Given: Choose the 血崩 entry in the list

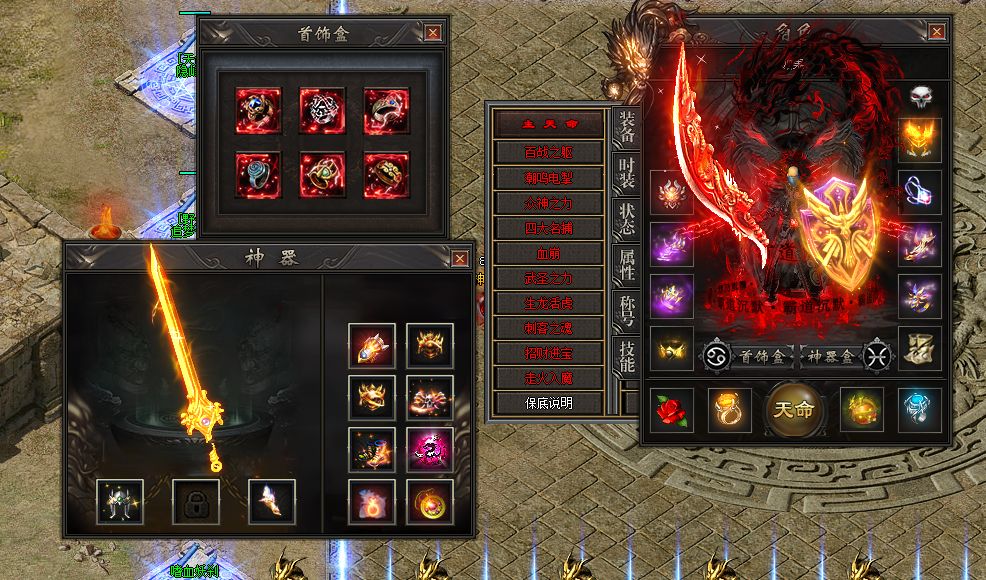Looking at the screenshot, I should click(x=549, y=253).
